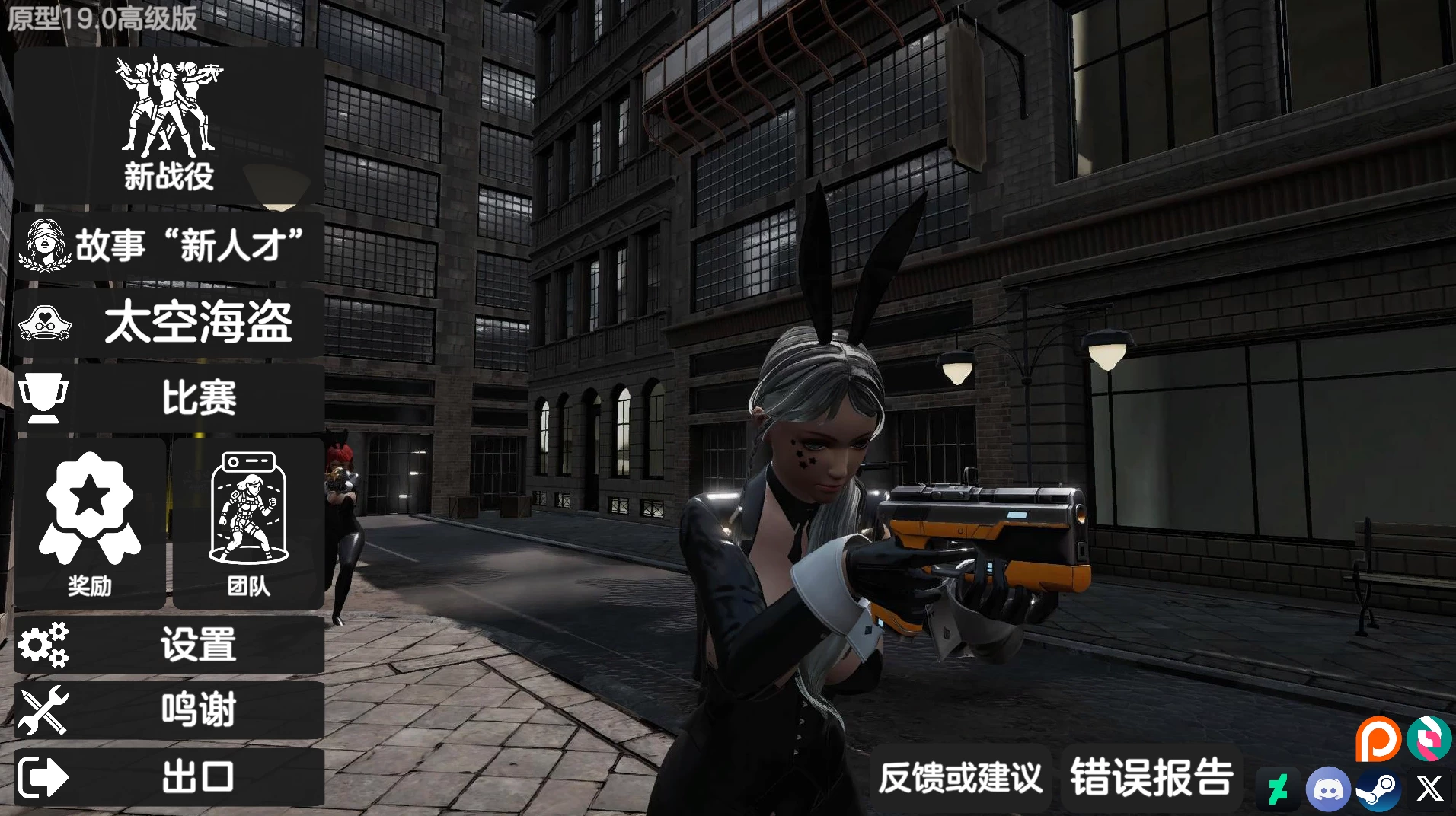
Task: Click the Discord community icon
Action: pos(1328,789)
